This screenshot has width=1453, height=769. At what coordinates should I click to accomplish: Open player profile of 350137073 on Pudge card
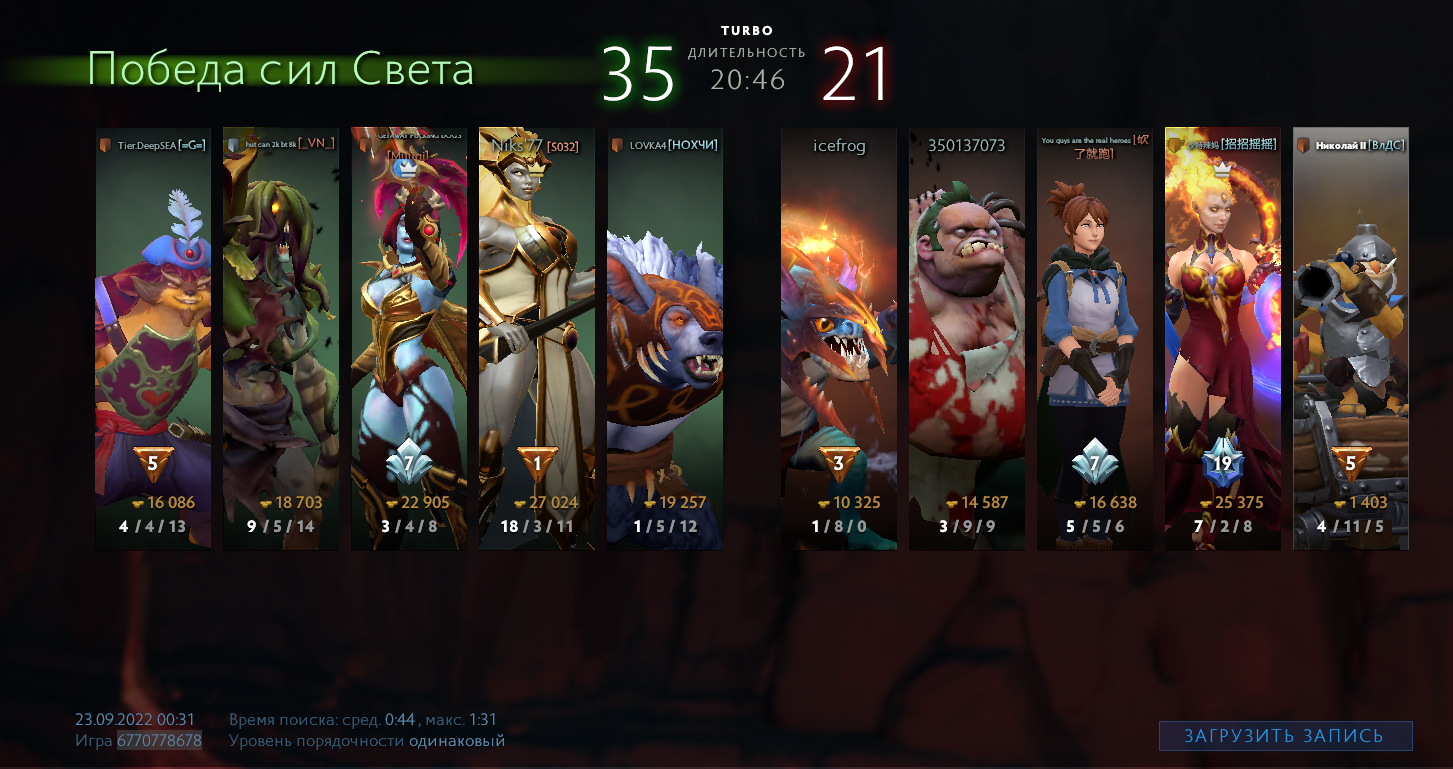point(966,144)
